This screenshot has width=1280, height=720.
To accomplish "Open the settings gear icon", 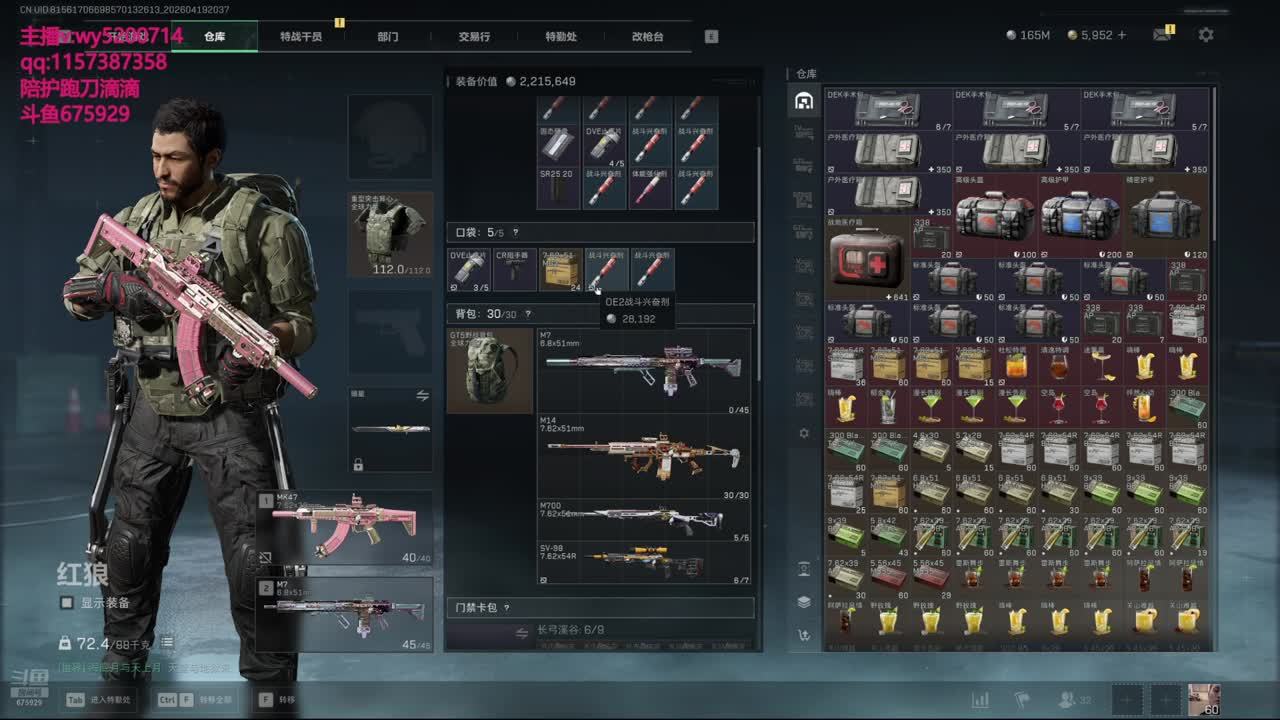I will tap(1206, 35).
